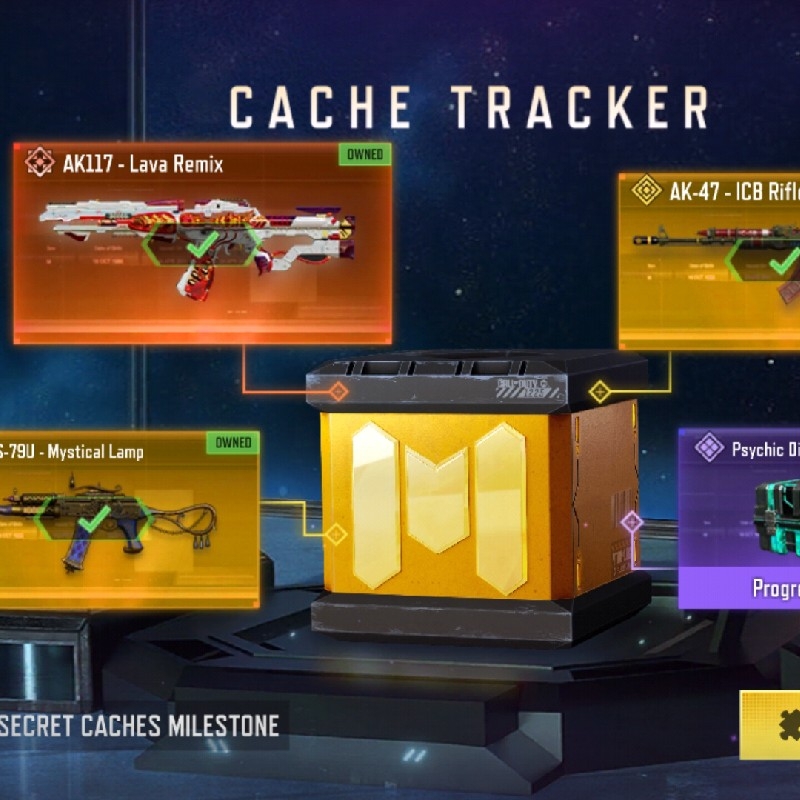This screenshot has width=800, height=800.
Task: Open the AK-47 ICB Rifle reward card
Action: 710,260
